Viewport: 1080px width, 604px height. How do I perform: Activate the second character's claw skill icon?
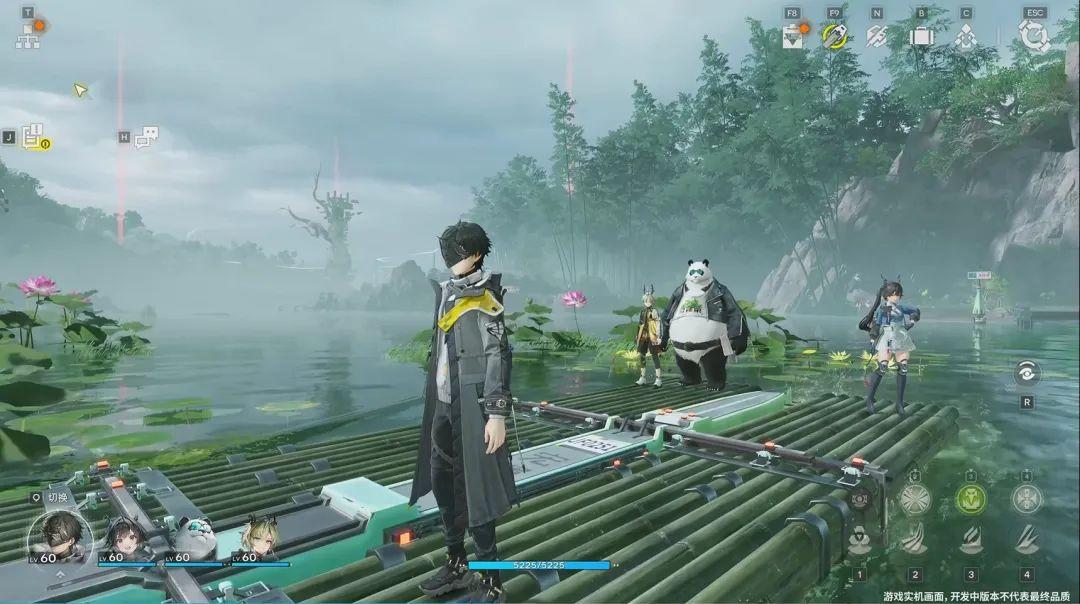tap(914, 541)
